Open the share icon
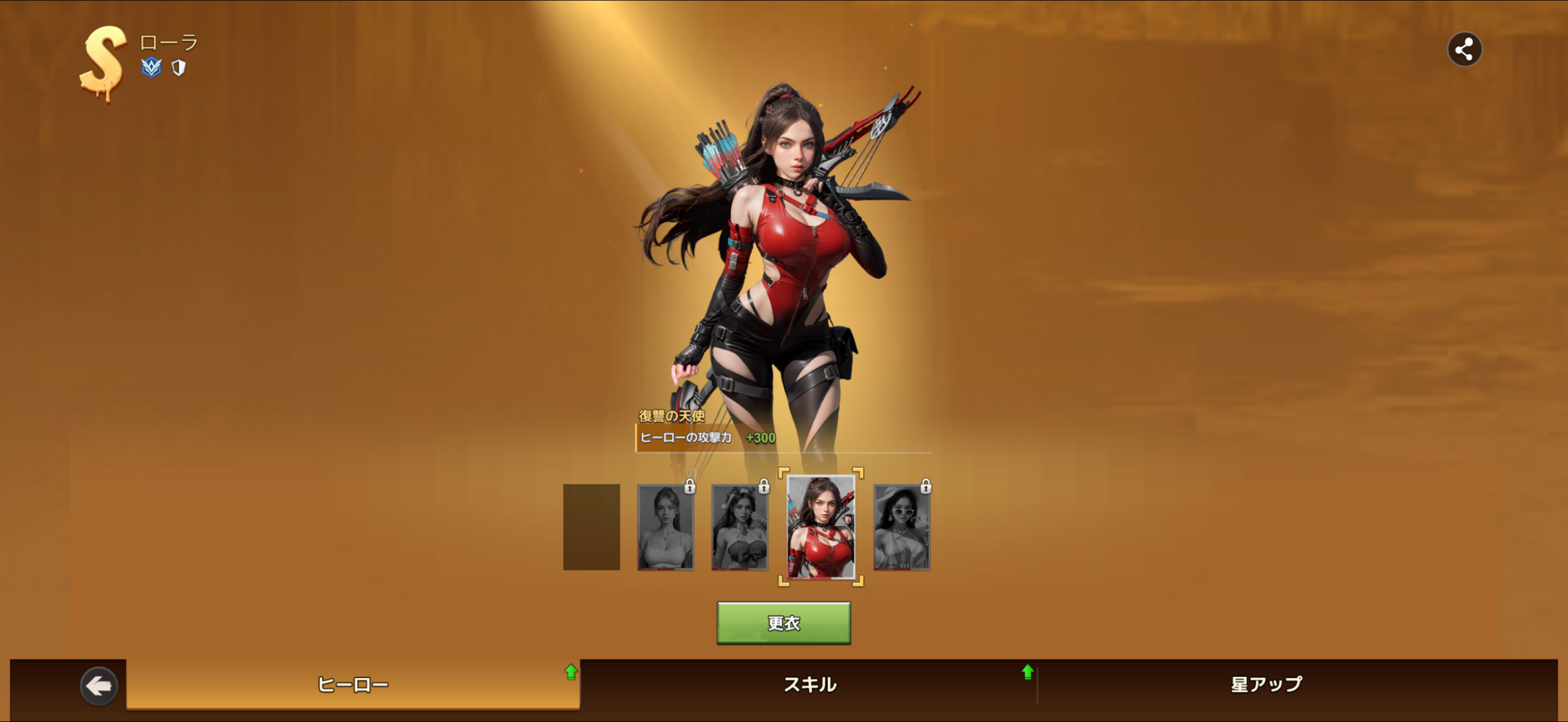Viewport: 1568px width, 722px height. click(x=1464, y=50)
